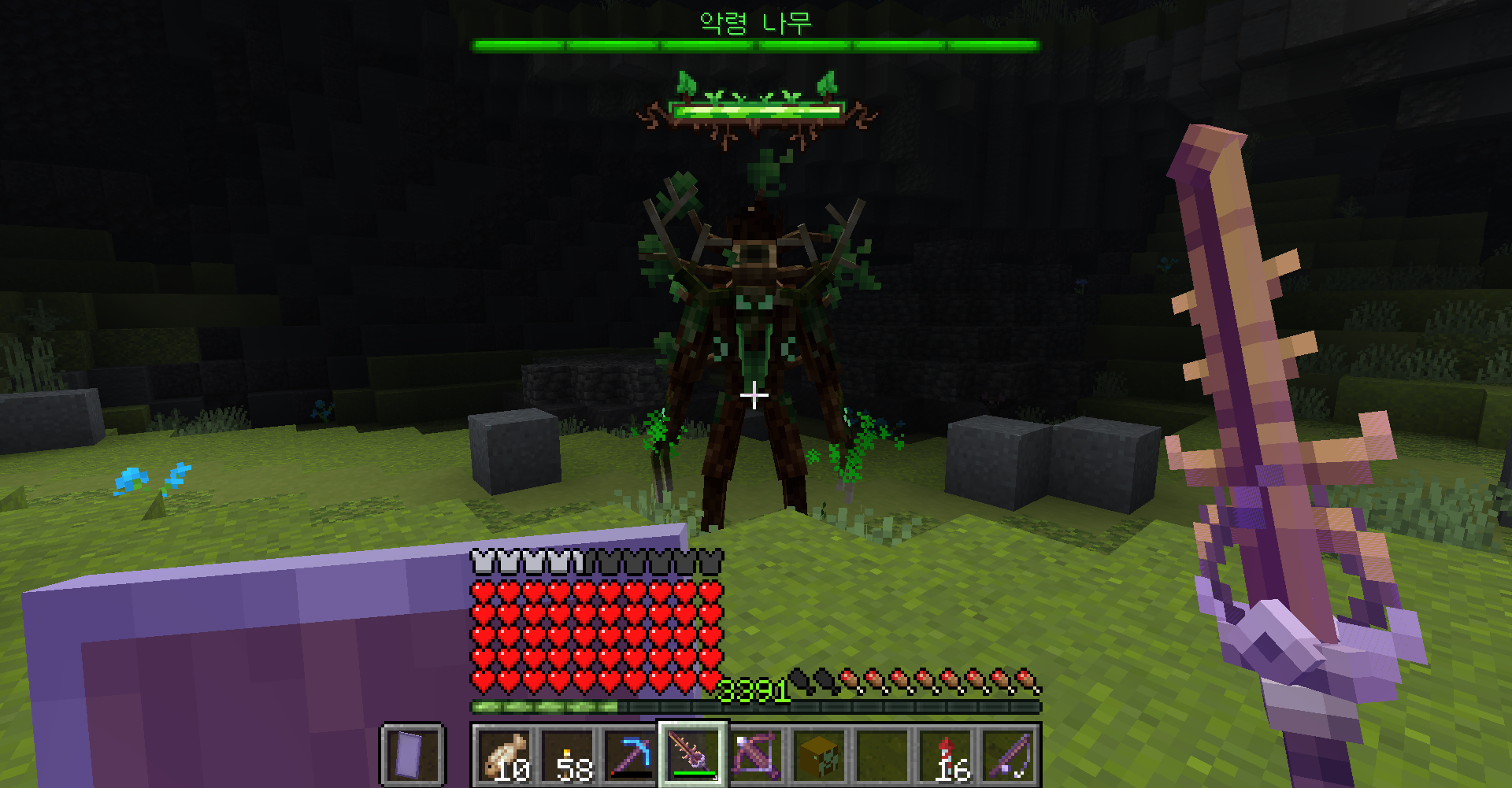Click the purple shield offhand slot
Image resolution: width=1512 pixels, height=788 pixels.
pyautogui.click(x=413, y=755)
